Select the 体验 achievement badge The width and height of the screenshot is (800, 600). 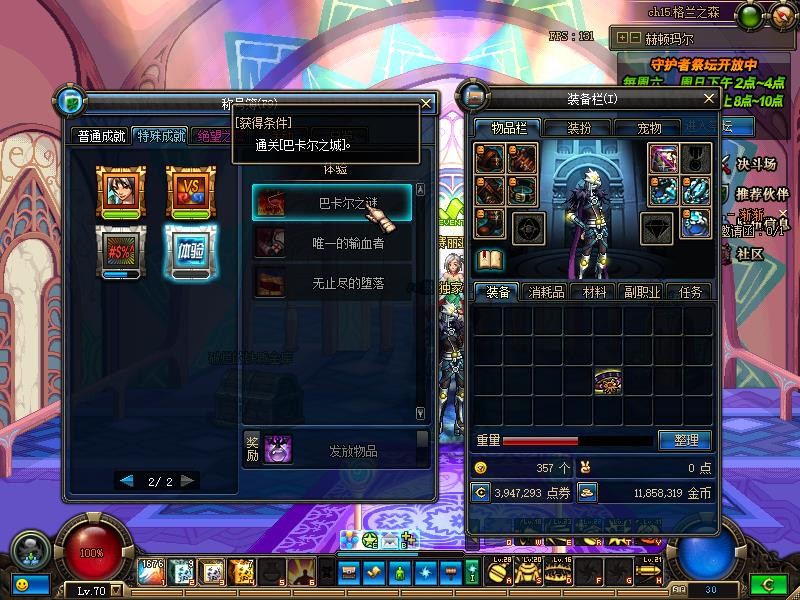(189, 250)
